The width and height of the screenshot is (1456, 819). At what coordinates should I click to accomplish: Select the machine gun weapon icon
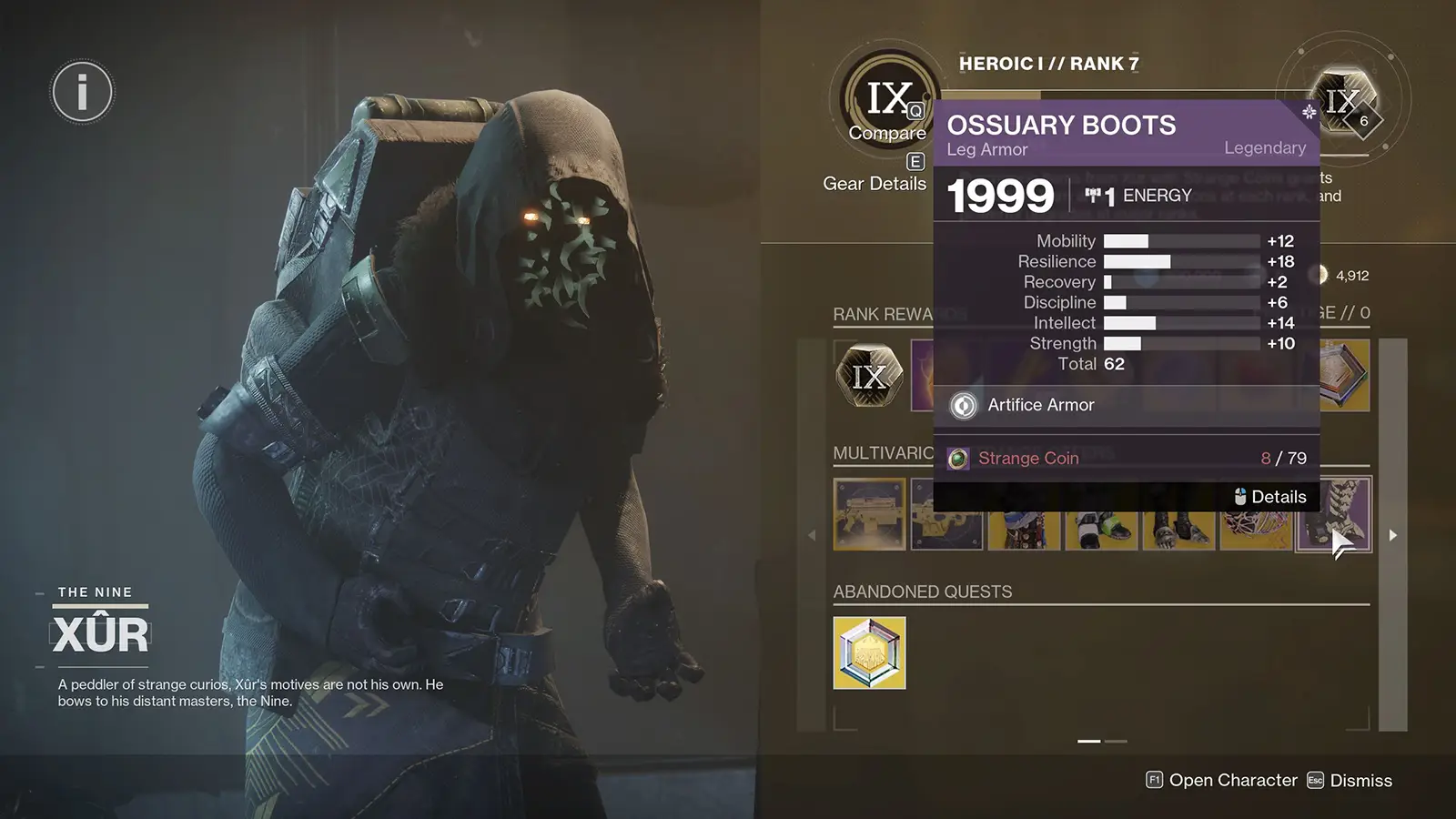(x=868, y=515)
